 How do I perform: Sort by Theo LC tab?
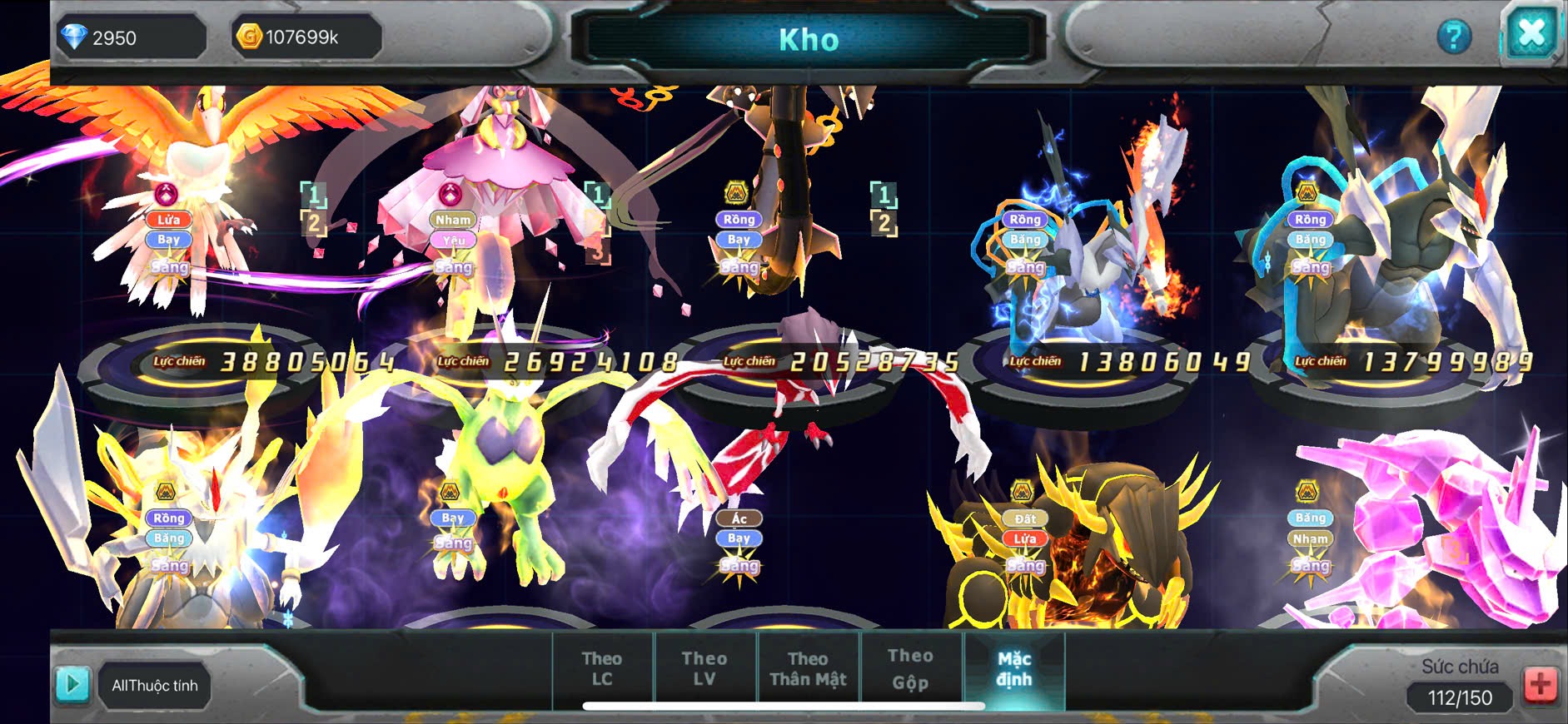(602, 669)
